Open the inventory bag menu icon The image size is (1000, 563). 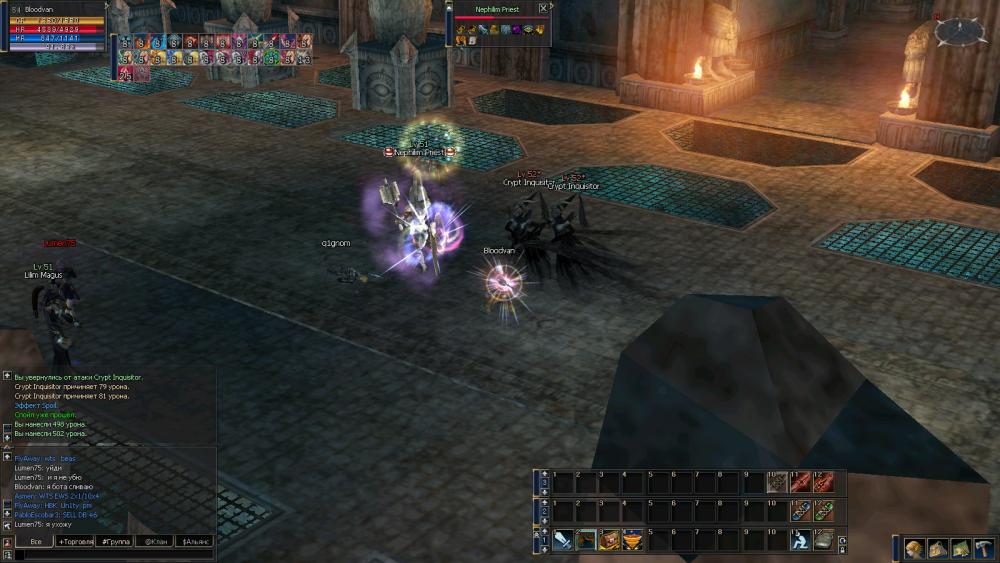click(x=937, y=548)
